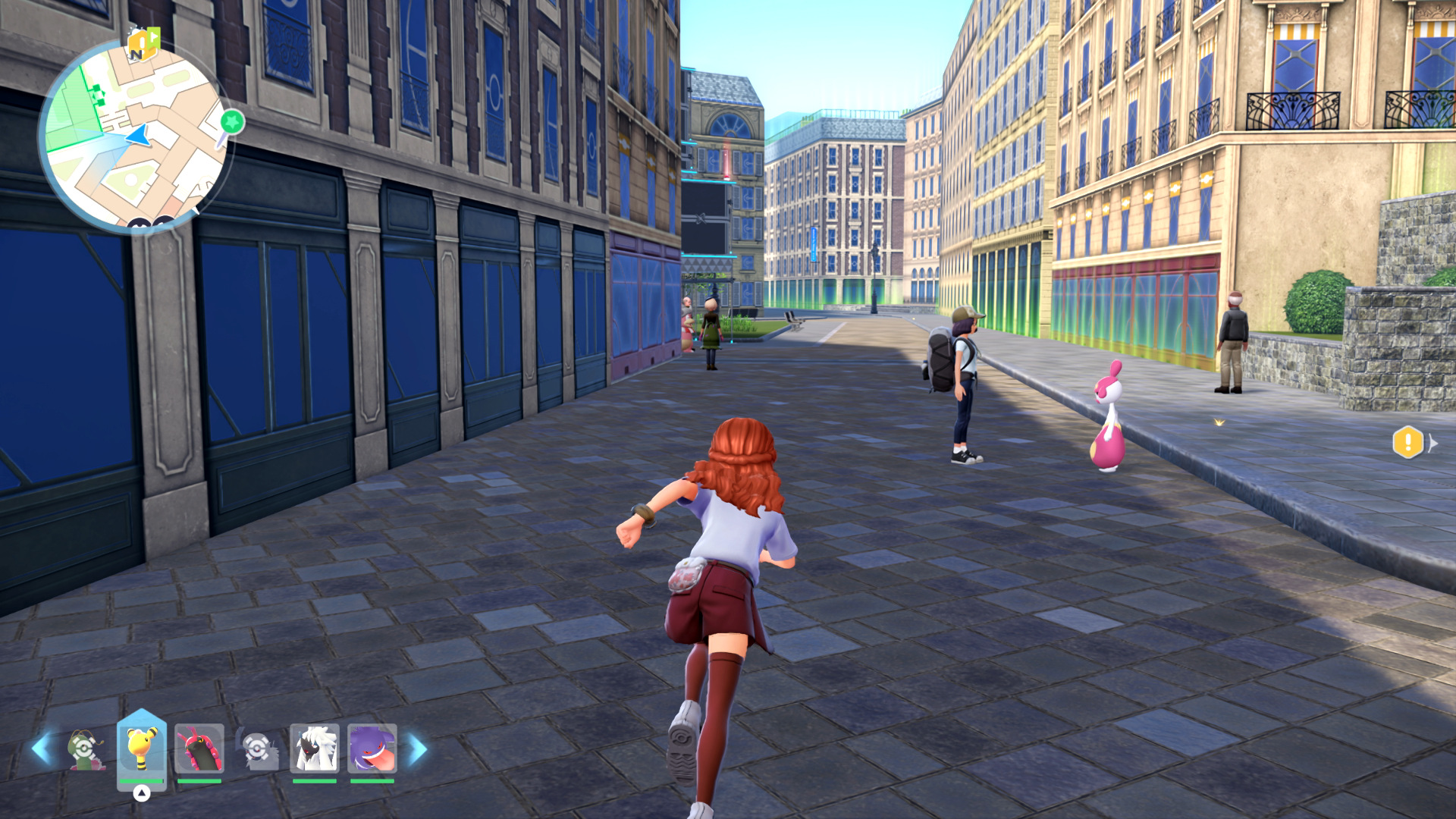Viewport: 1456px width, 819px height.
Task: Click the green star pin on minimap
Action: click(x=233, y=121)
